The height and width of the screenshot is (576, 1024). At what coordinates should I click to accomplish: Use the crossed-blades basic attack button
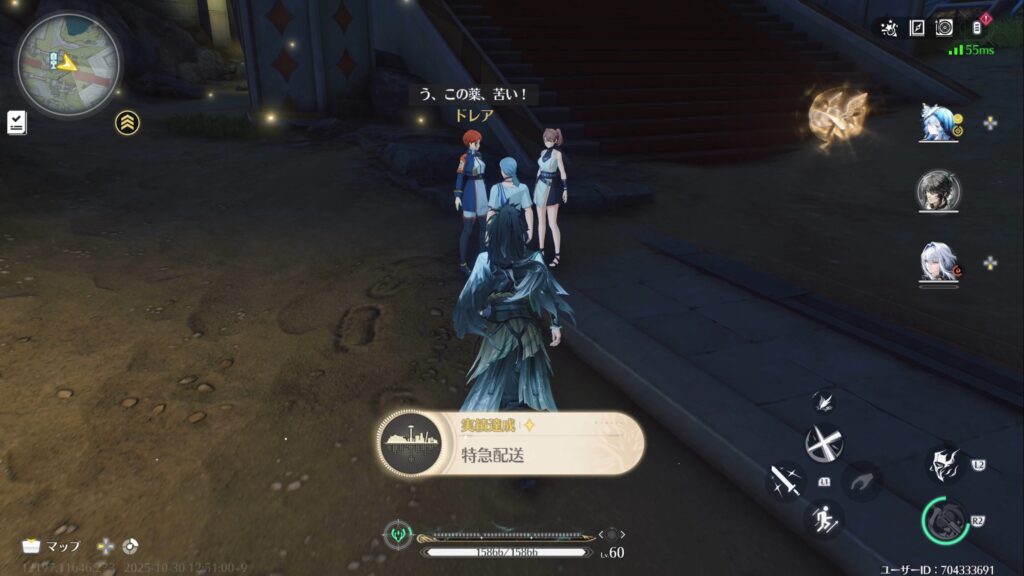pos(824,443)
